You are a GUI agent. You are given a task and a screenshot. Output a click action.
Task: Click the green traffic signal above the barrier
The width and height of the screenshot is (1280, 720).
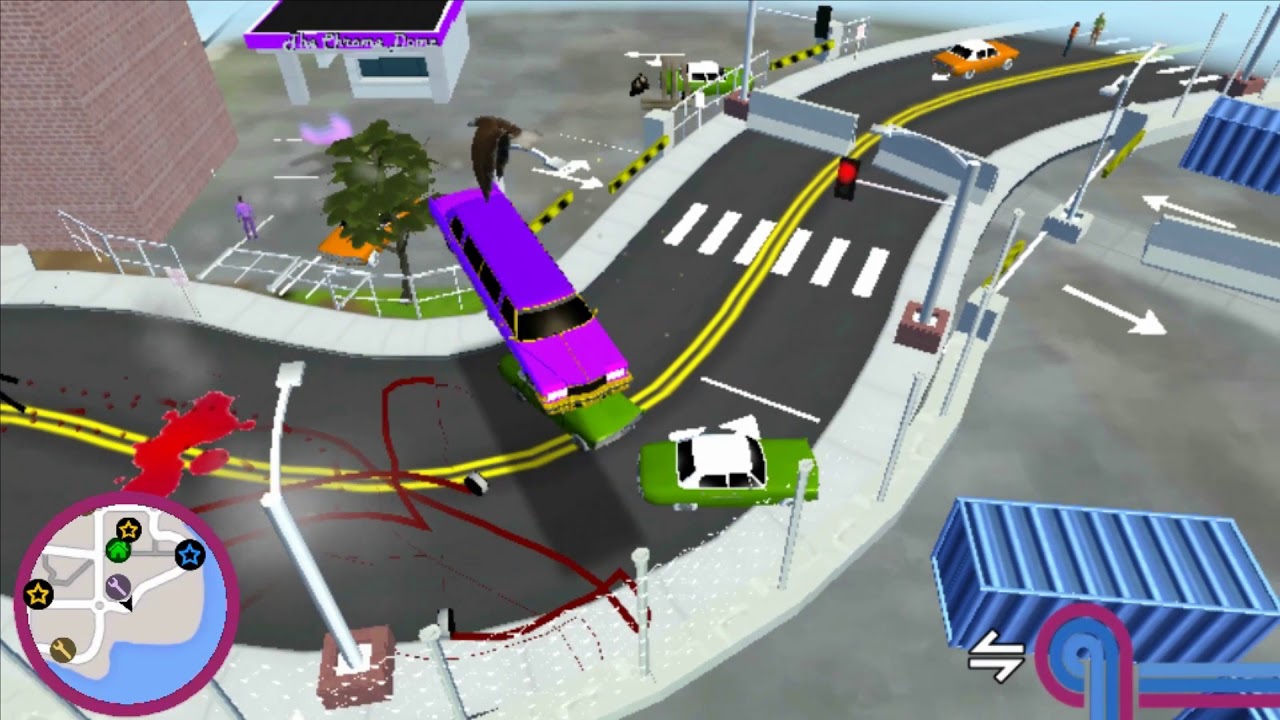click(x=822, y=20)
